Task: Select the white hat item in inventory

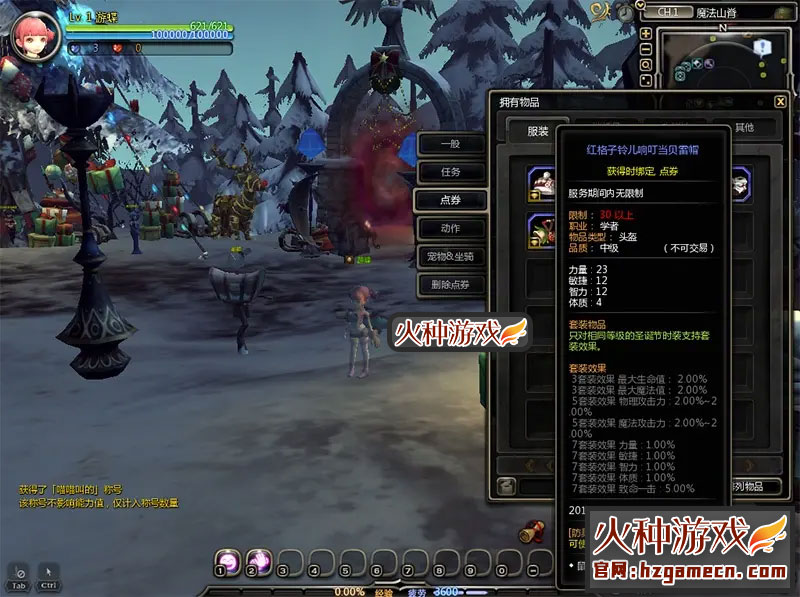Action: click(544, 184)
